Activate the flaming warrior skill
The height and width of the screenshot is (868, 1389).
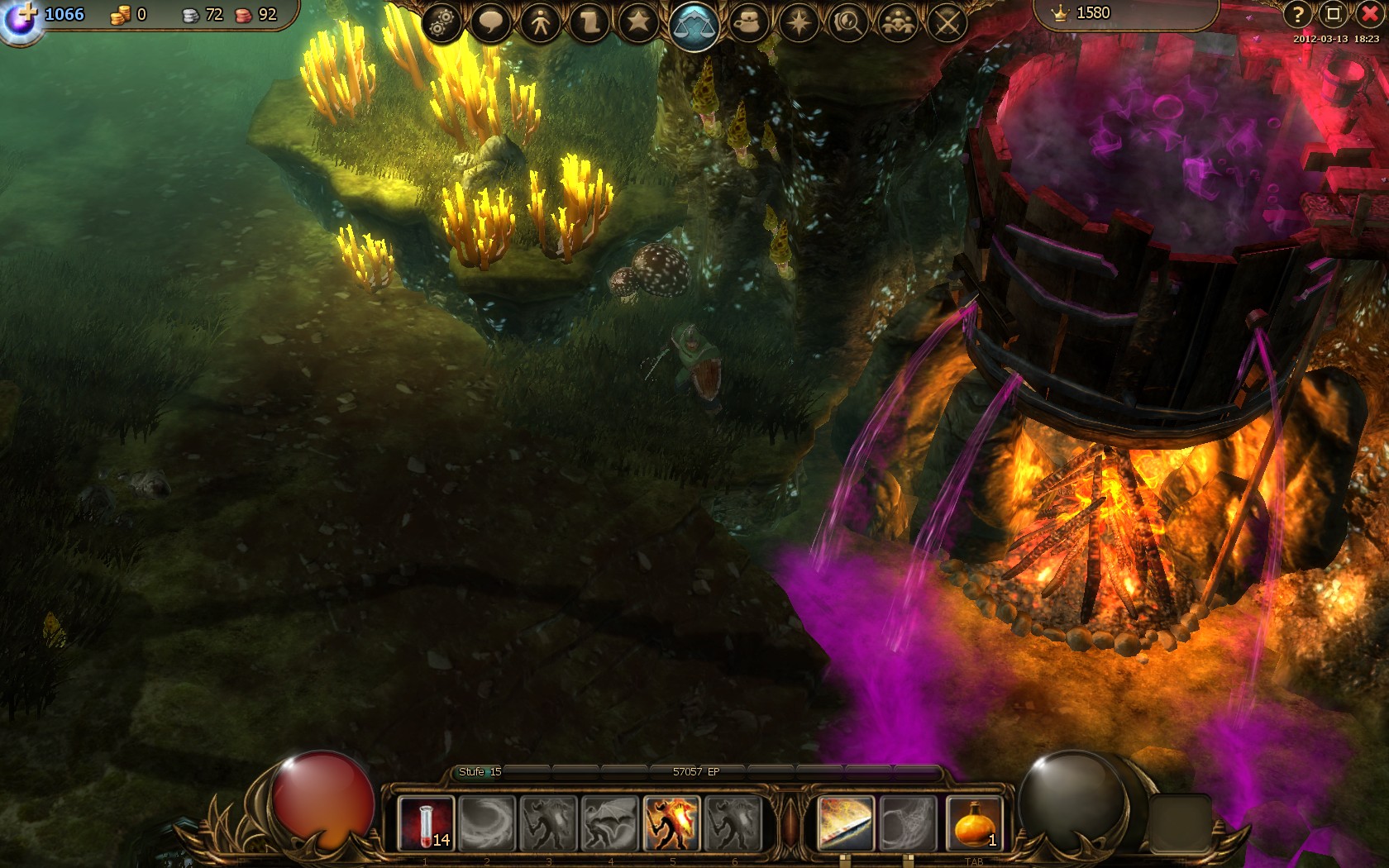[671, 823]
